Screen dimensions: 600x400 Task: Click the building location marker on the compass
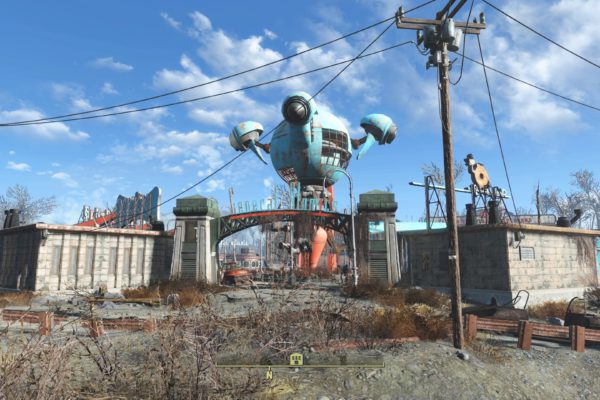(x=295, y=359)
